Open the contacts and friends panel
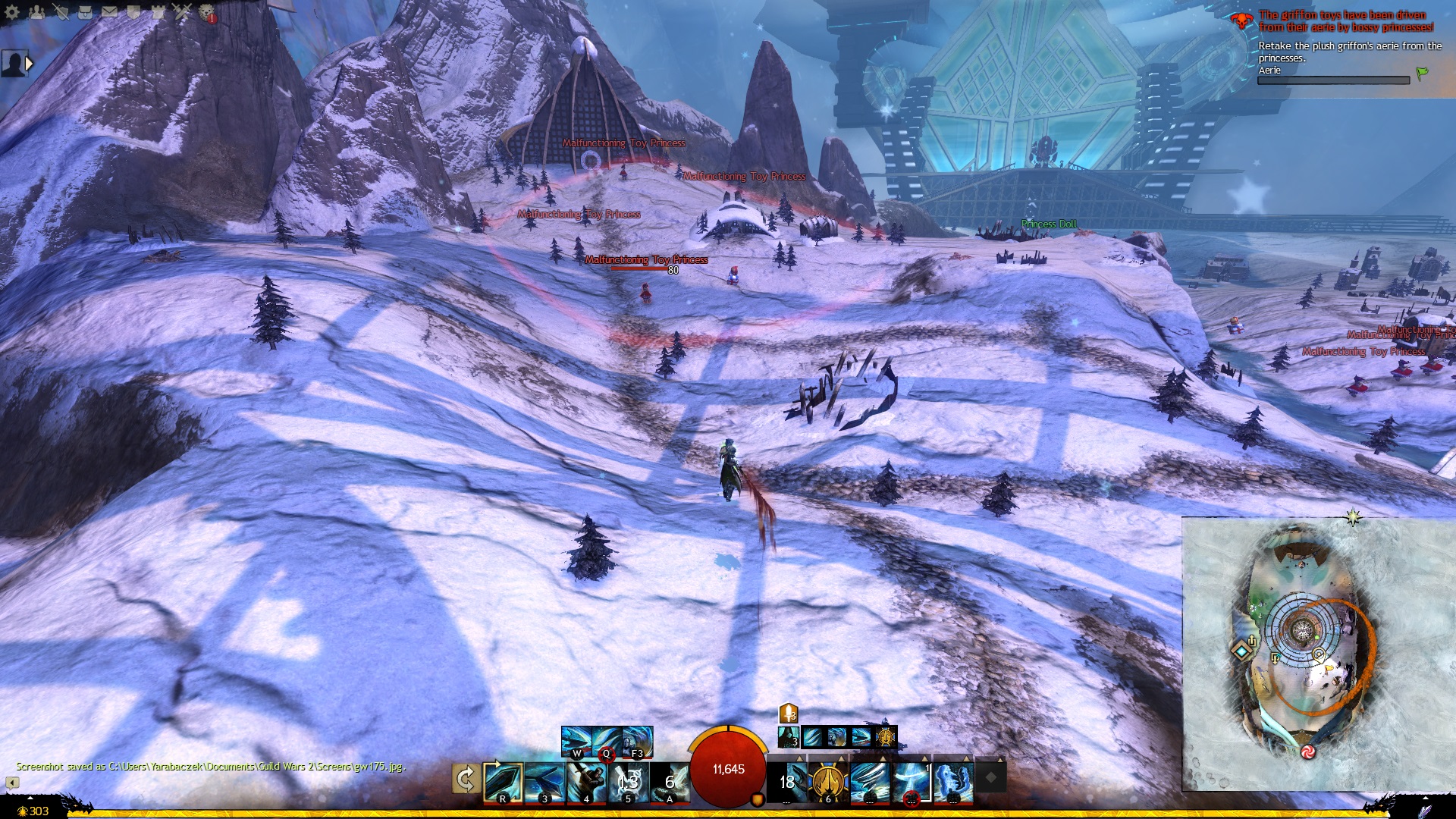 point(36,11)
